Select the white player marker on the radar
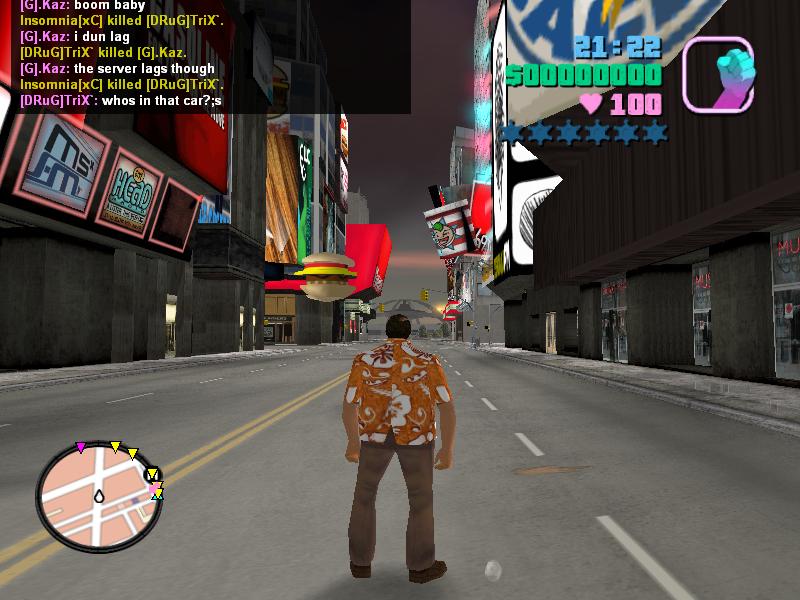Image resolution: width=800 pixels, height=600 pixels. (x=99, y=496)
